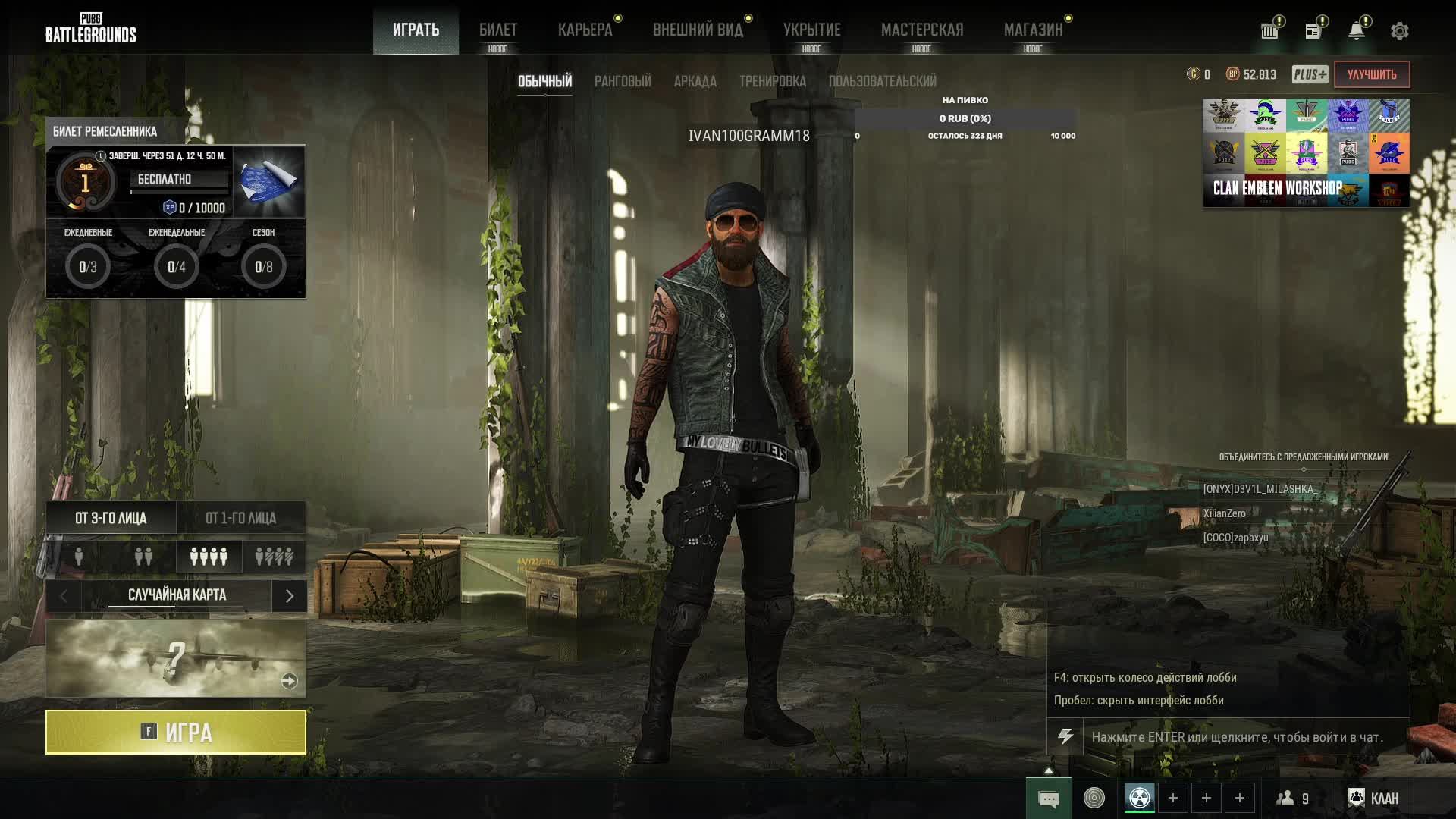Choose the duo two-player team size
The width and height of the screenshot is (1456, 819).
(143, 557)
